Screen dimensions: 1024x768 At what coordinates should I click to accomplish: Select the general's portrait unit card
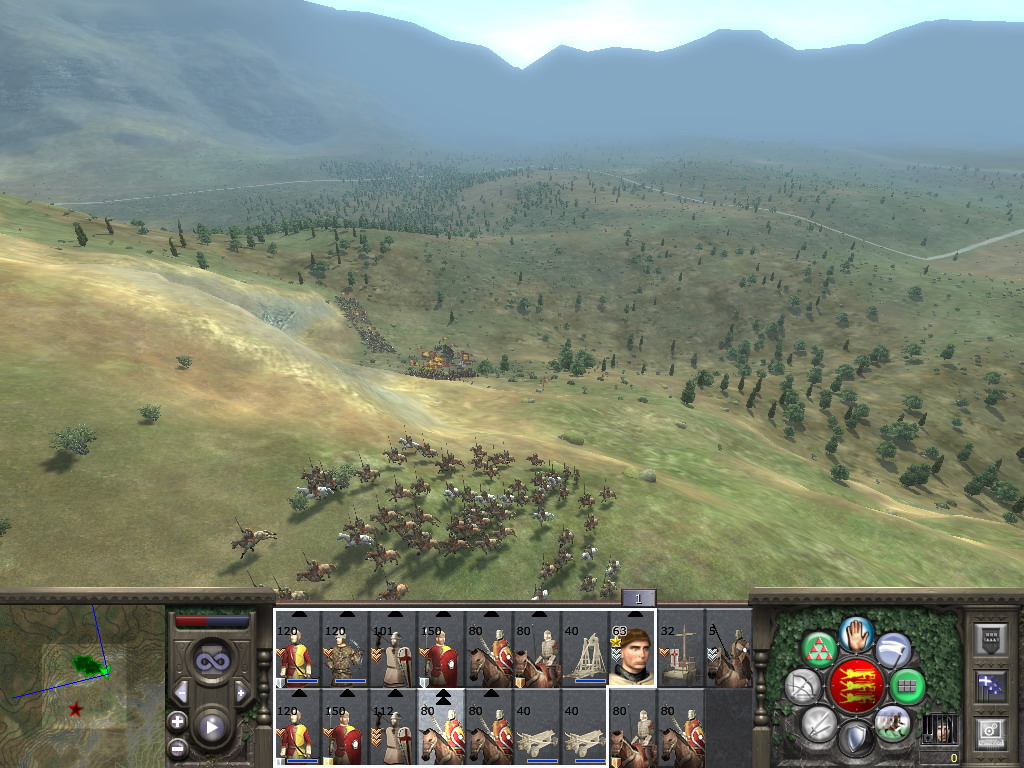[x=632, y=649]
